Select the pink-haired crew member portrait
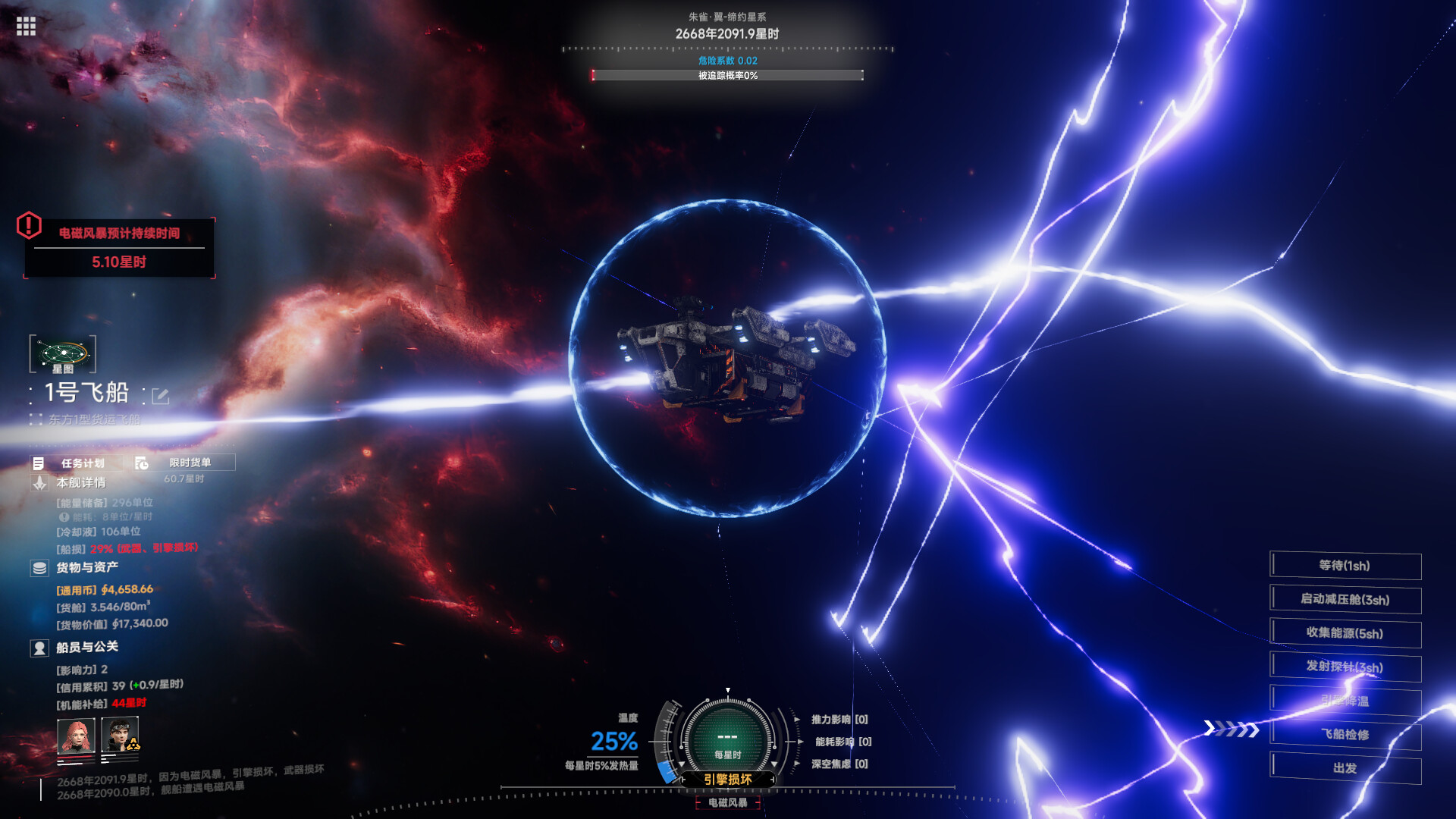The height and width of the screenshot is (819, 1456). click(77, 736)
